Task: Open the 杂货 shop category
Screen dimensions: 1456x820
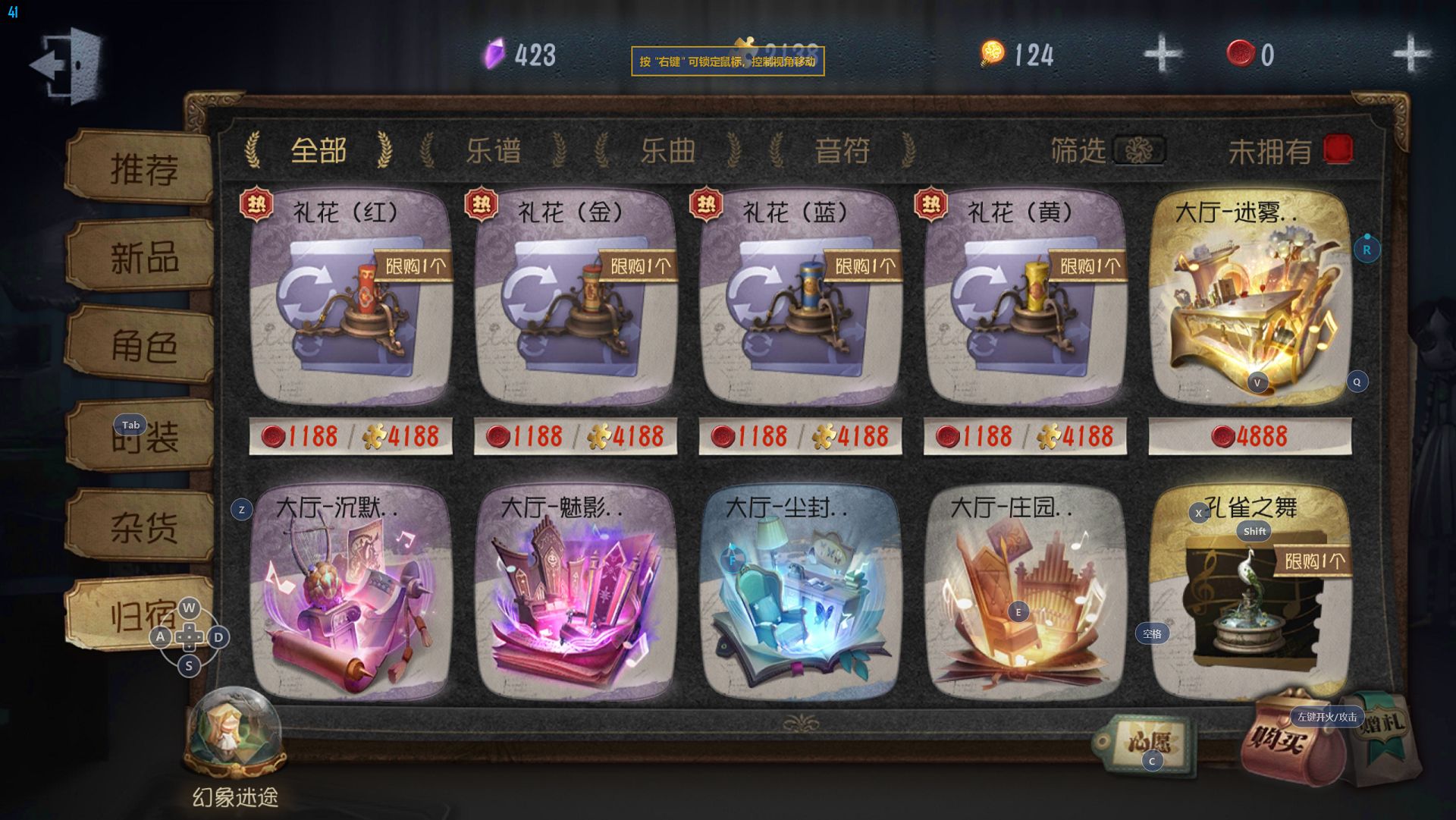Action: point(142,526)
